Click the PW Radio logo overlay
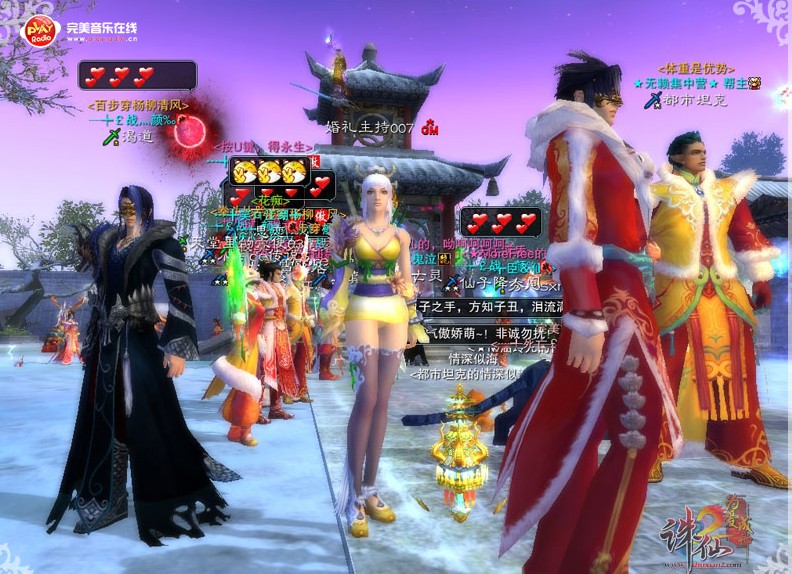This screenshot has width=792, height=574. 41,31
